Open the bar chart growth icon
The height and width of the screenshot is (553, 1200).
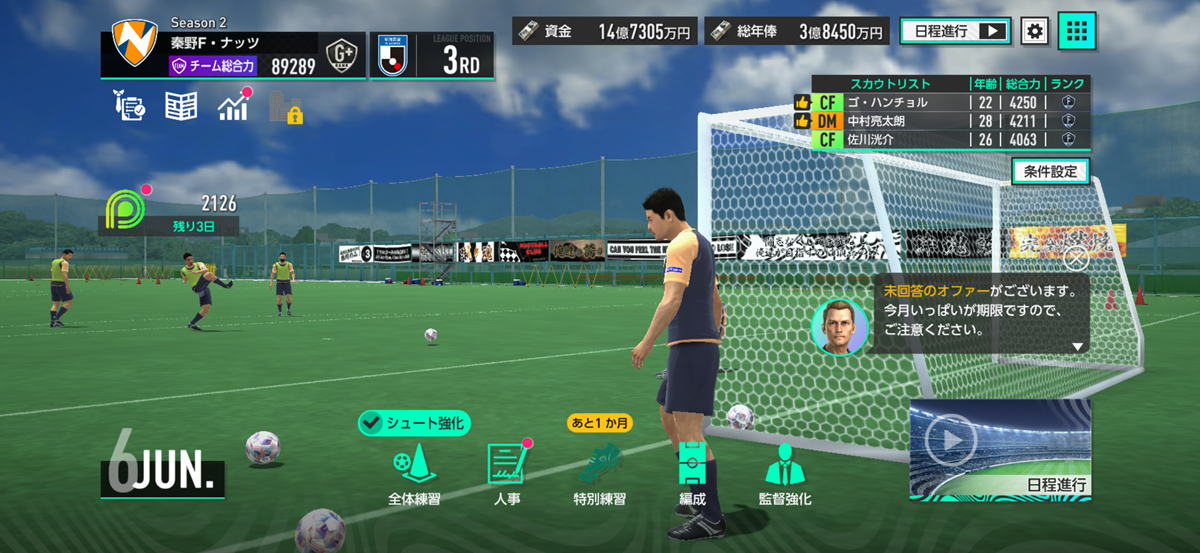pos(234,106)
